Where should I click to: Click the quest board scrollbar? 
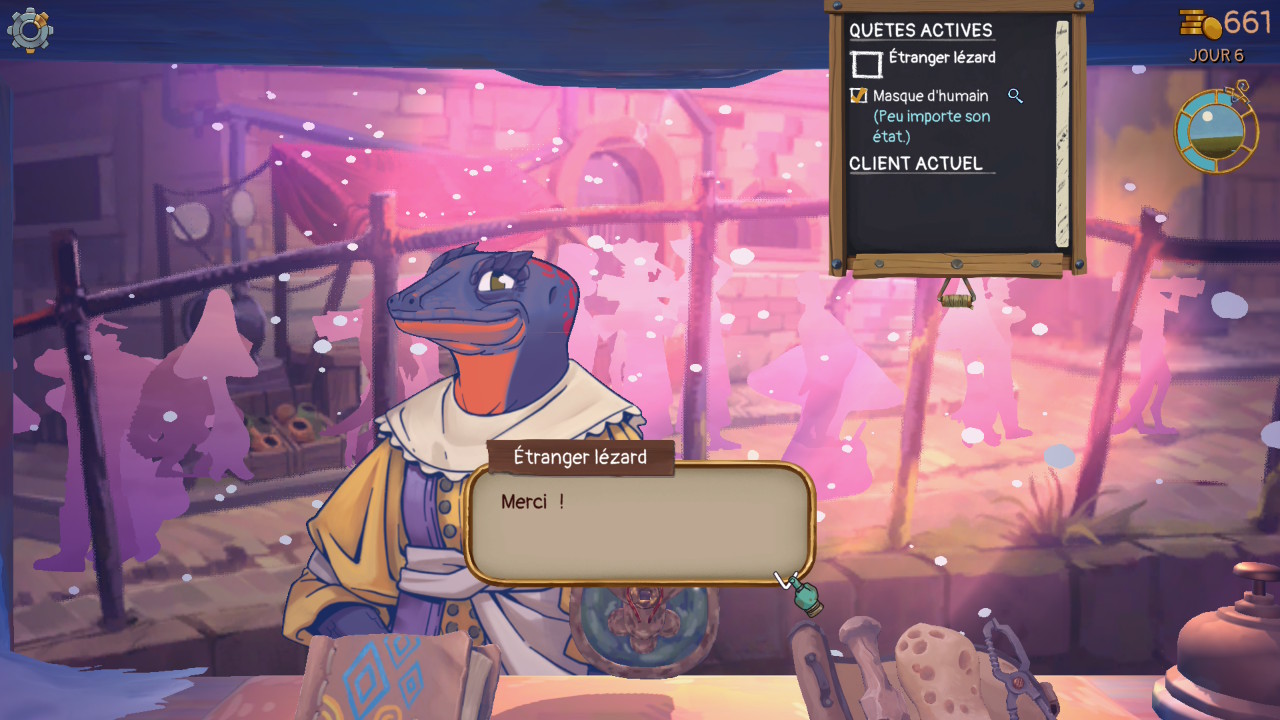click(x=1062, y=133)
